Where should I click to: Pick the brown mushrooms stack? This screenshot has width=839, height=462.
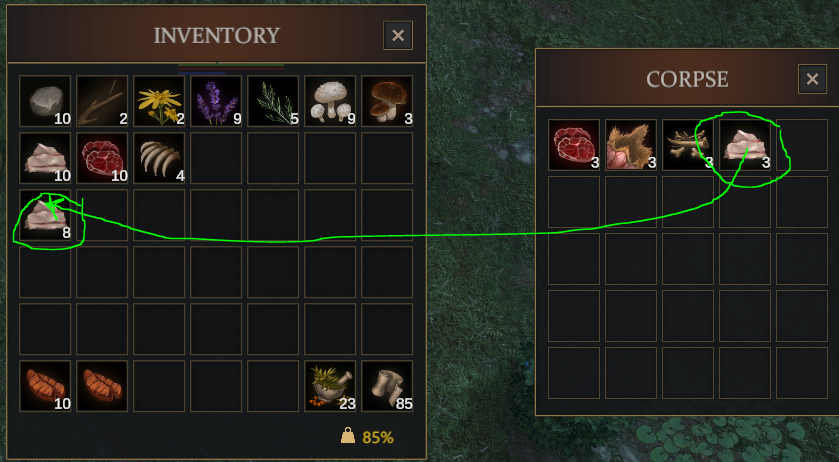tap(387, 101)
